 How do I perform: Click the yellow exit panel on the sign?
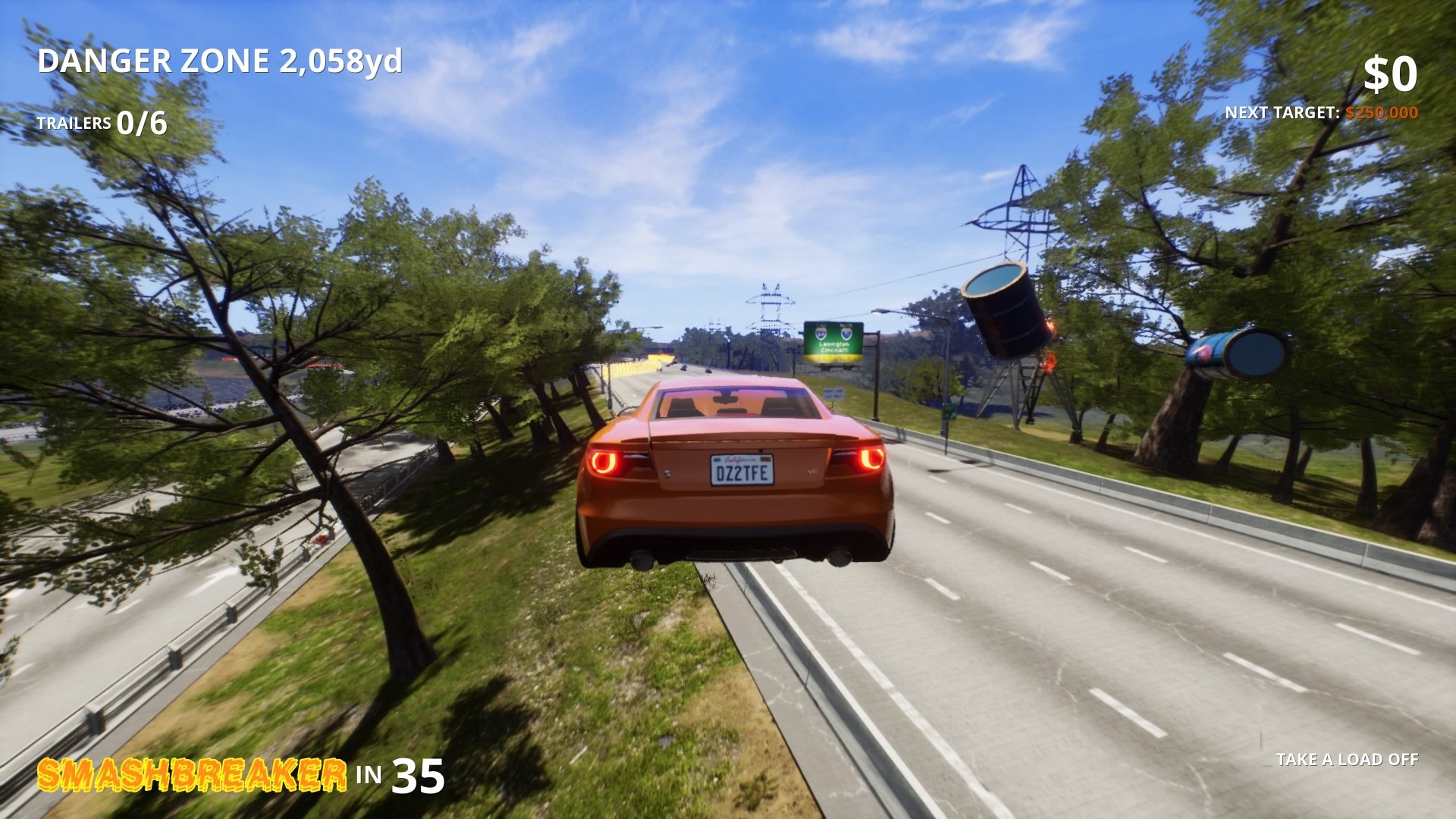tap(831, 357)
